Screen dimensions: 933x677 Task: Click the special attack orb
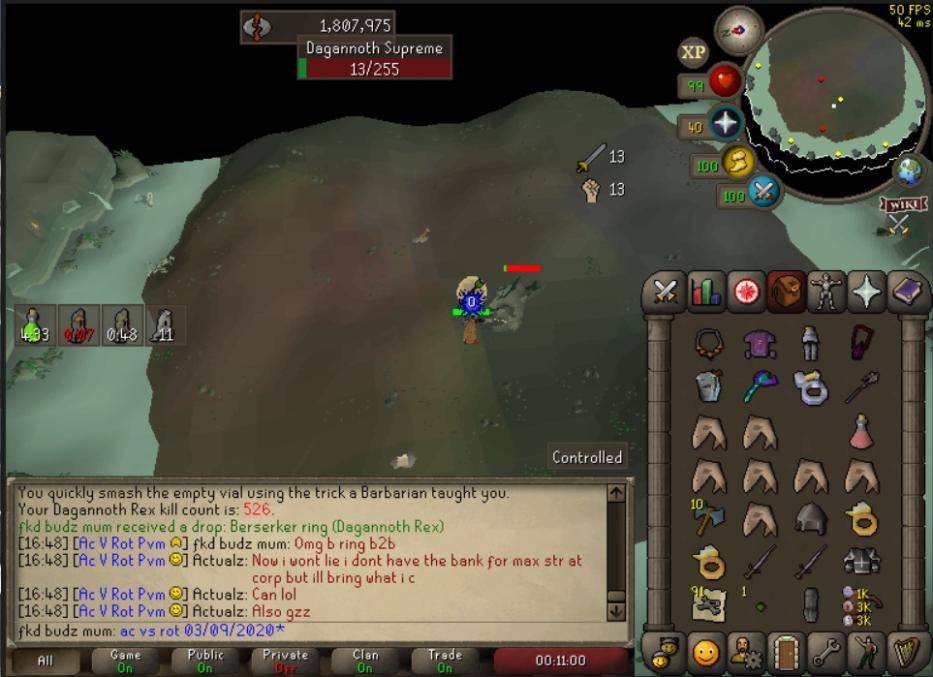click(764, 192)
